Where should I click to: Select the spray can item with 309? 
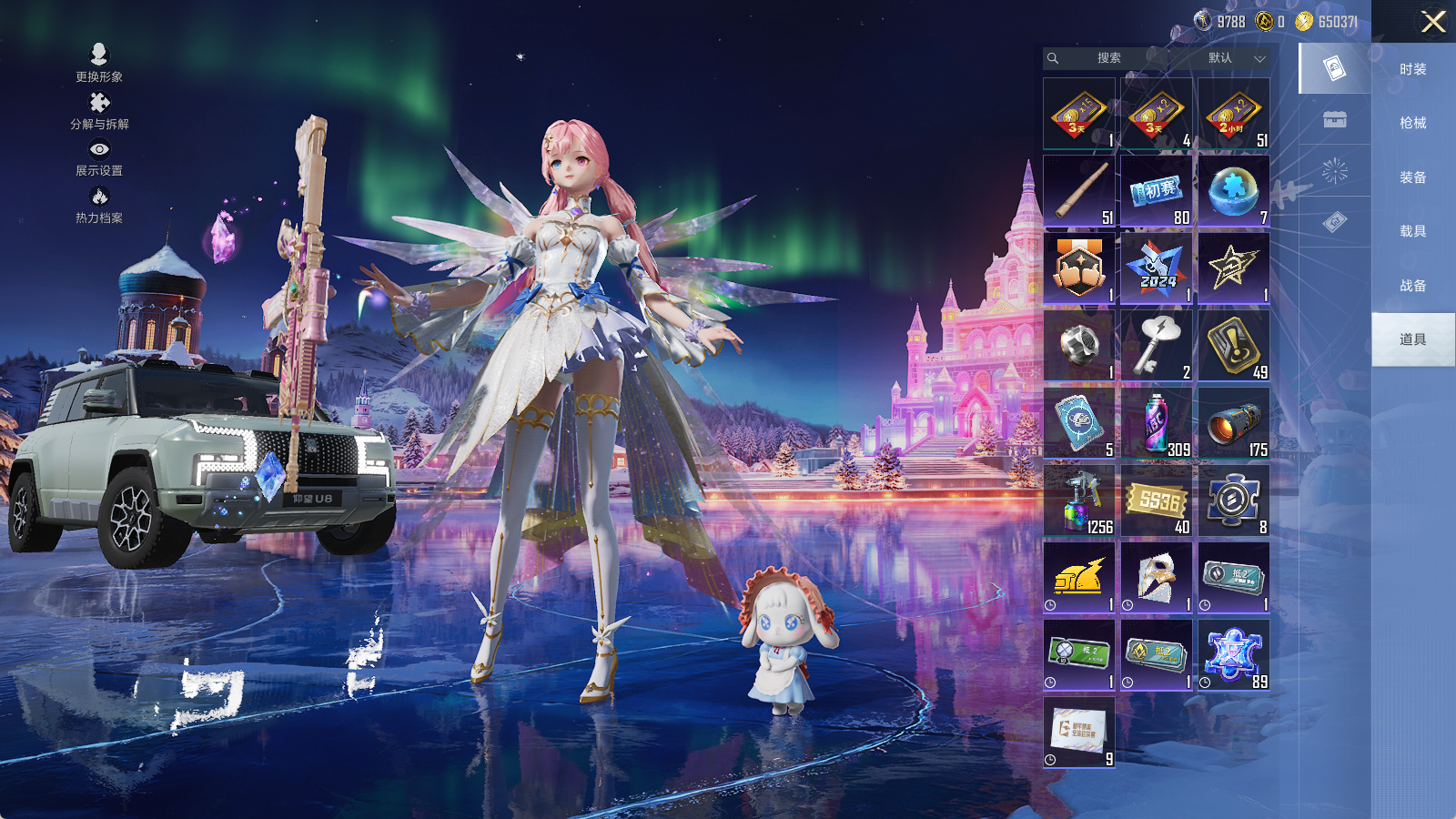(1157, 423)
